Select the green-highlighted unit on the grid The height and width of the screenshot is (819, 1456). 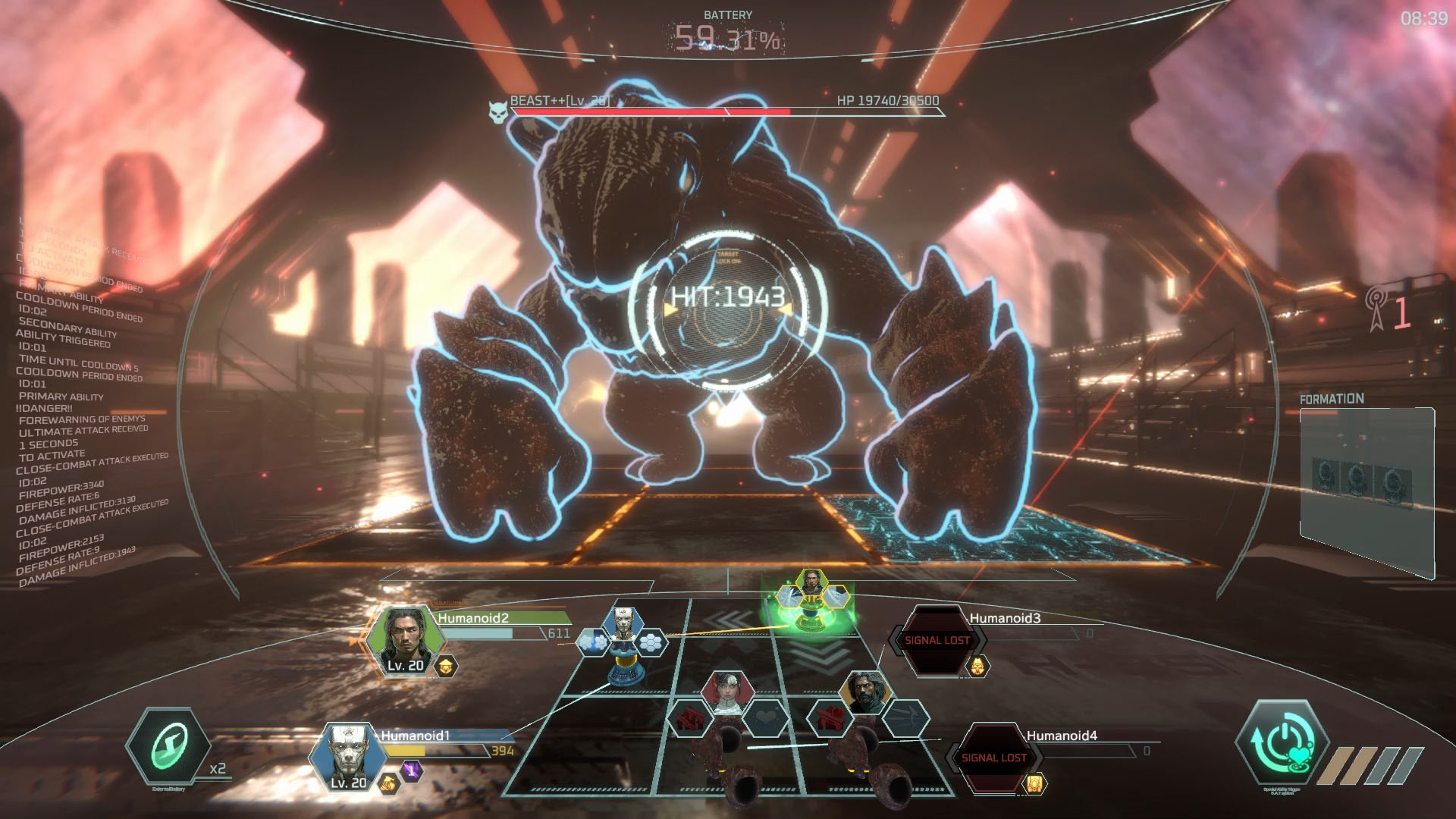pyautogui.click(x=811, y=599)
